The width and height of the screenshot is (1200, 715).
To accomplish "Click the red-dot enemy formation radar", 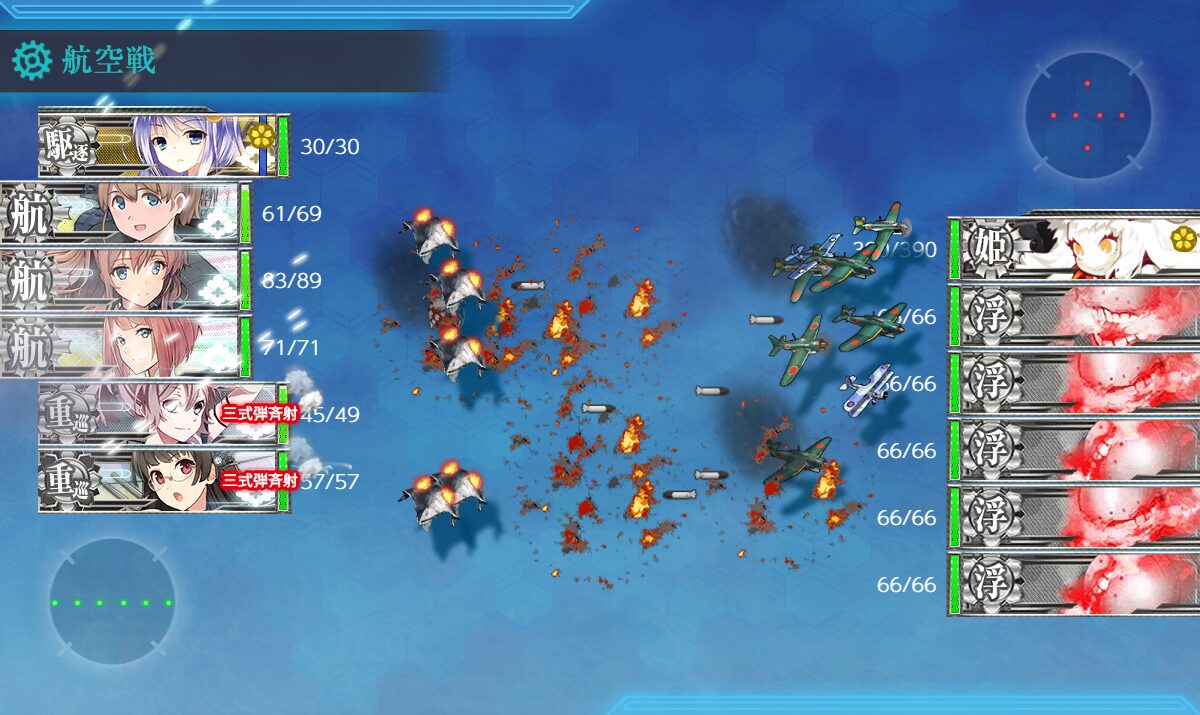I will [x=1087, y=115].
